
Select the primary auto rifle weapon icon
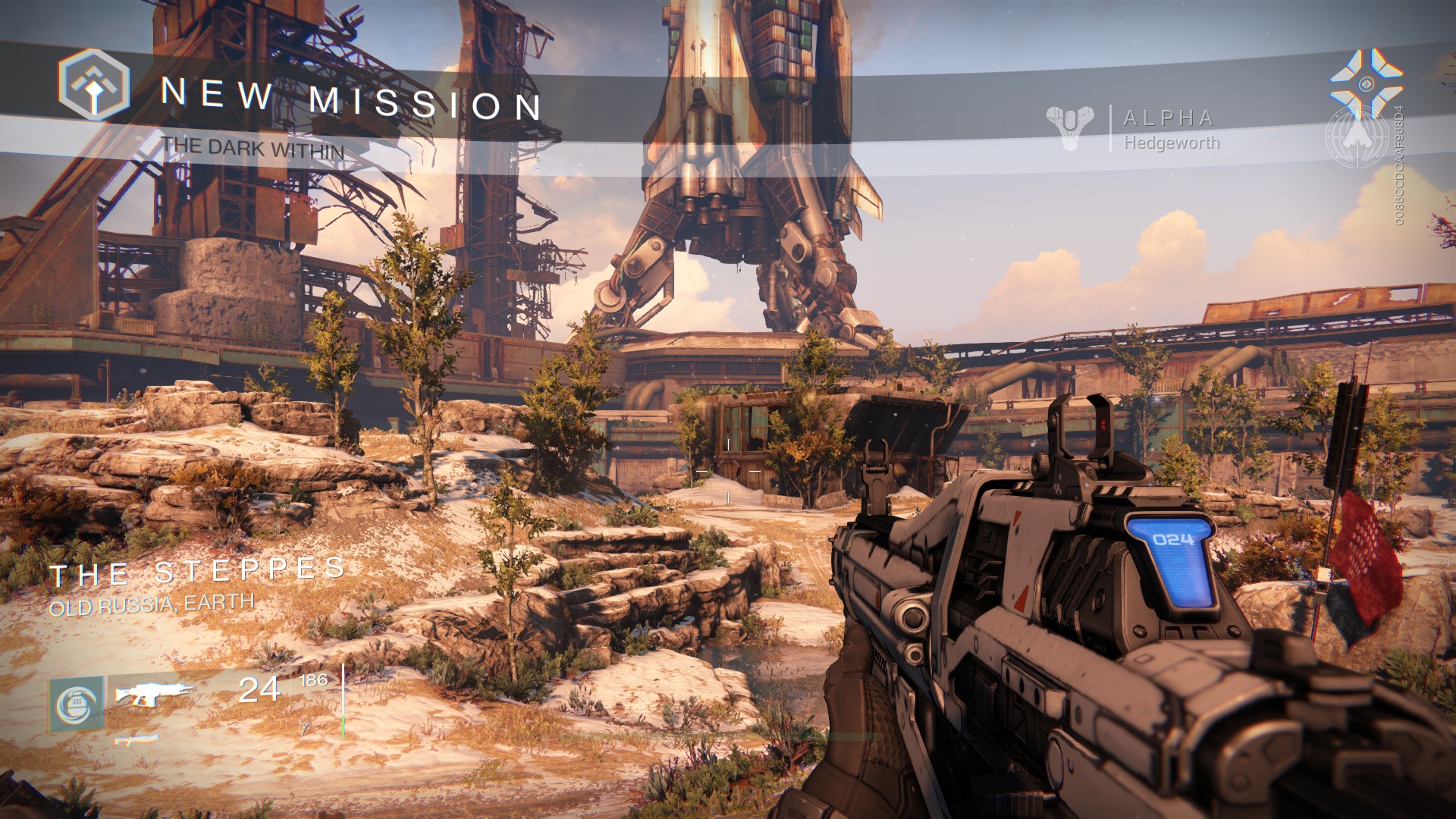click(154, 692)
